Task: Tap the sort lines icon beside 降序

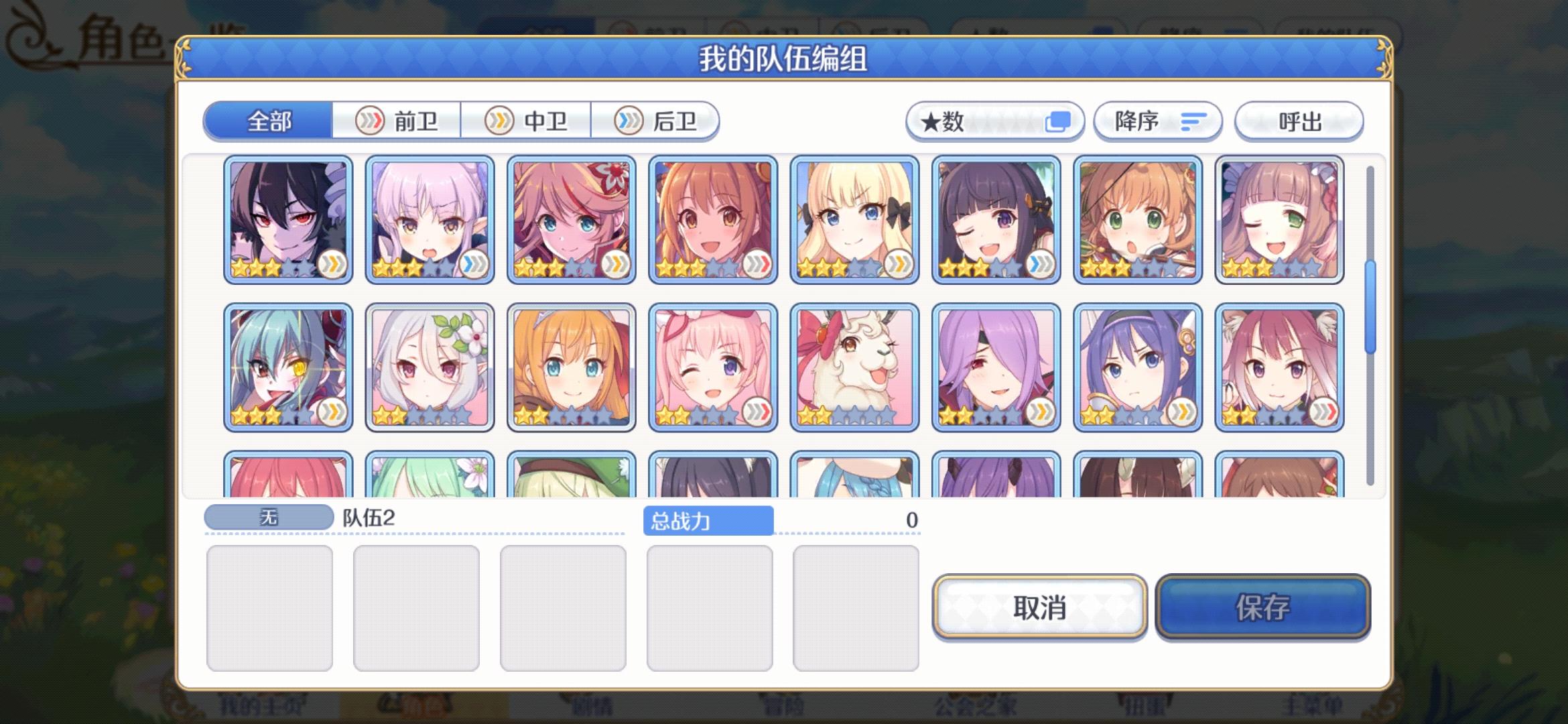Action: pyautogui.click(x=1191, y=121)
